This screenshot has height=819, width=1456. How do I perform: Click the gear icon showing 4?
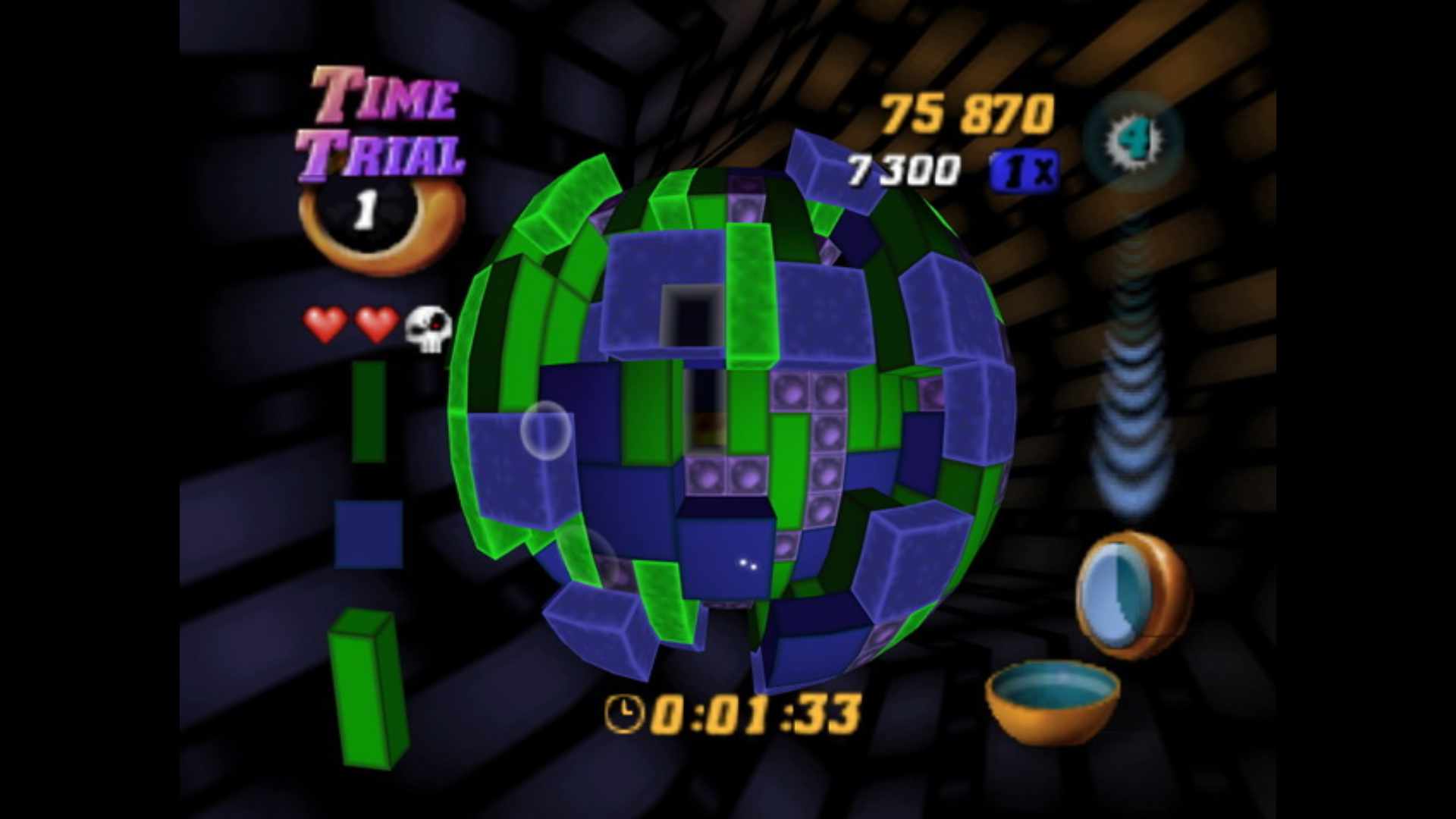1132,140
